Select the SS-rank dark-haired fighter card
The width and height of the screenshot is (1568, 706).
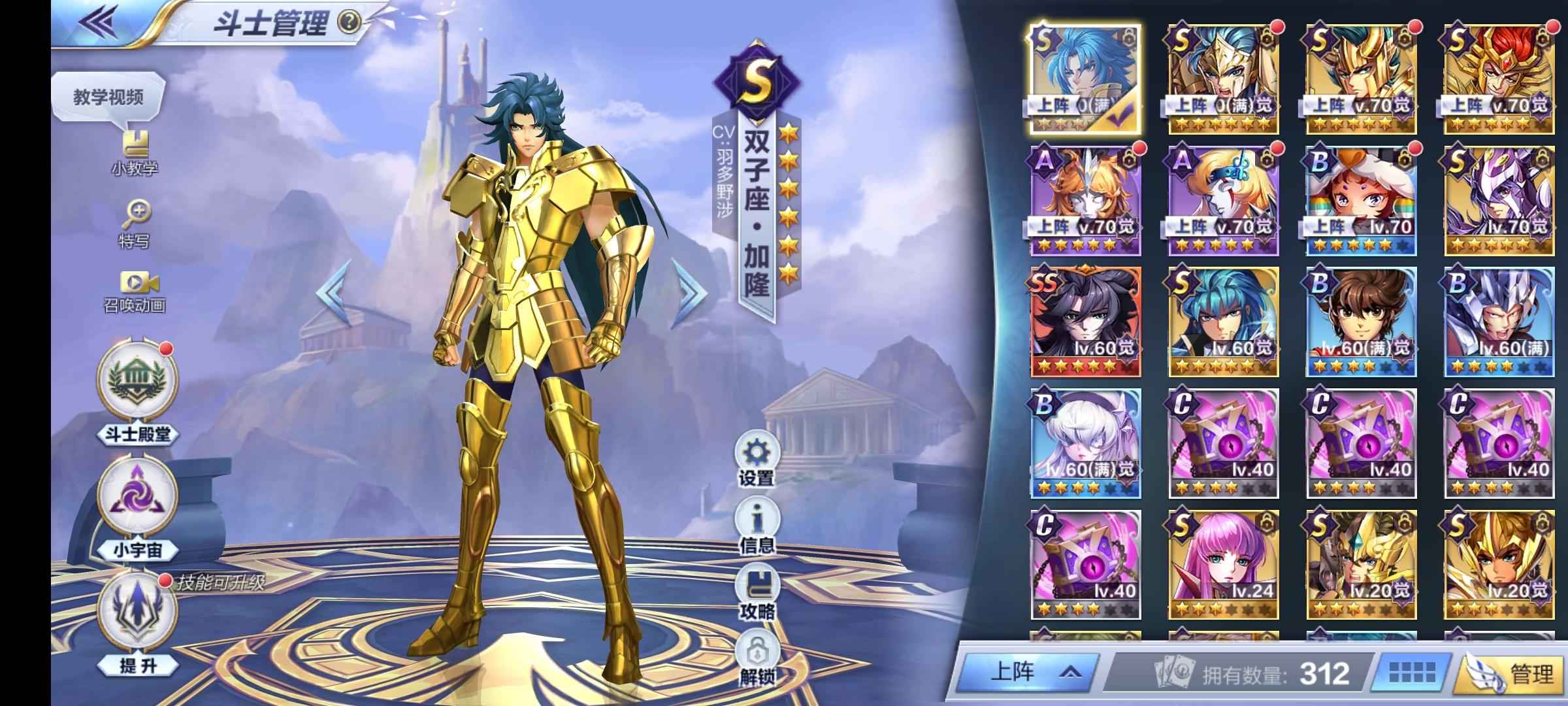(x=1086, y=321)
